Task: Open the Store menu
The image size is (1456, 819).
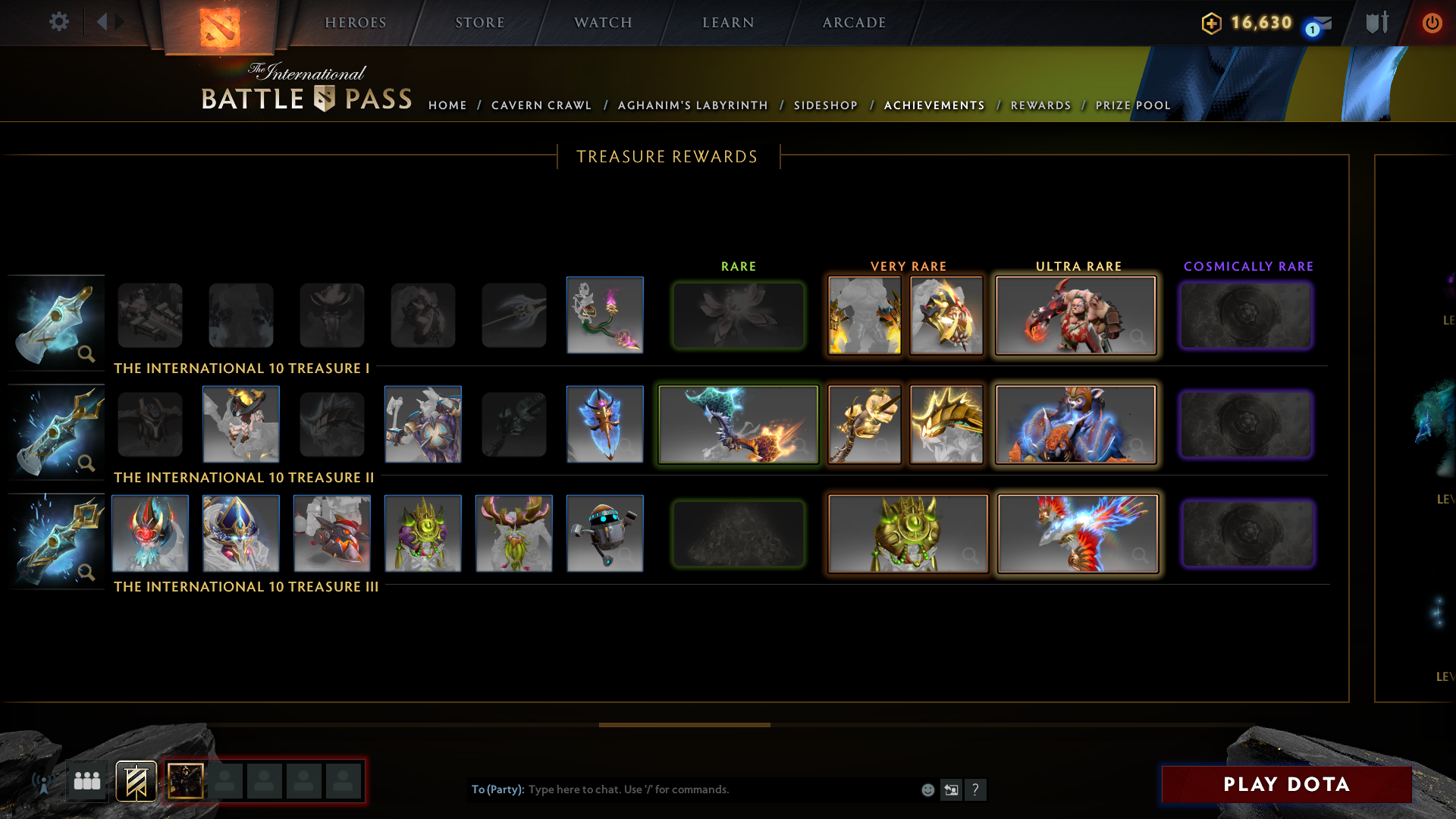Action: 480,23
